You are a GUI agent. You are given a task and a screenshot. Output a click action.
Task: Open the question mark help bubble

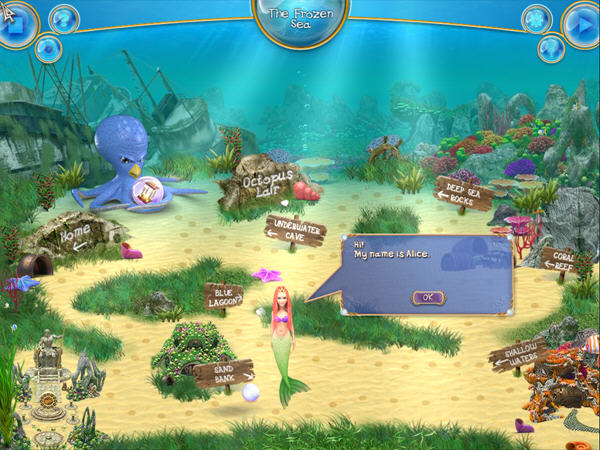click(x=63, y=18)
